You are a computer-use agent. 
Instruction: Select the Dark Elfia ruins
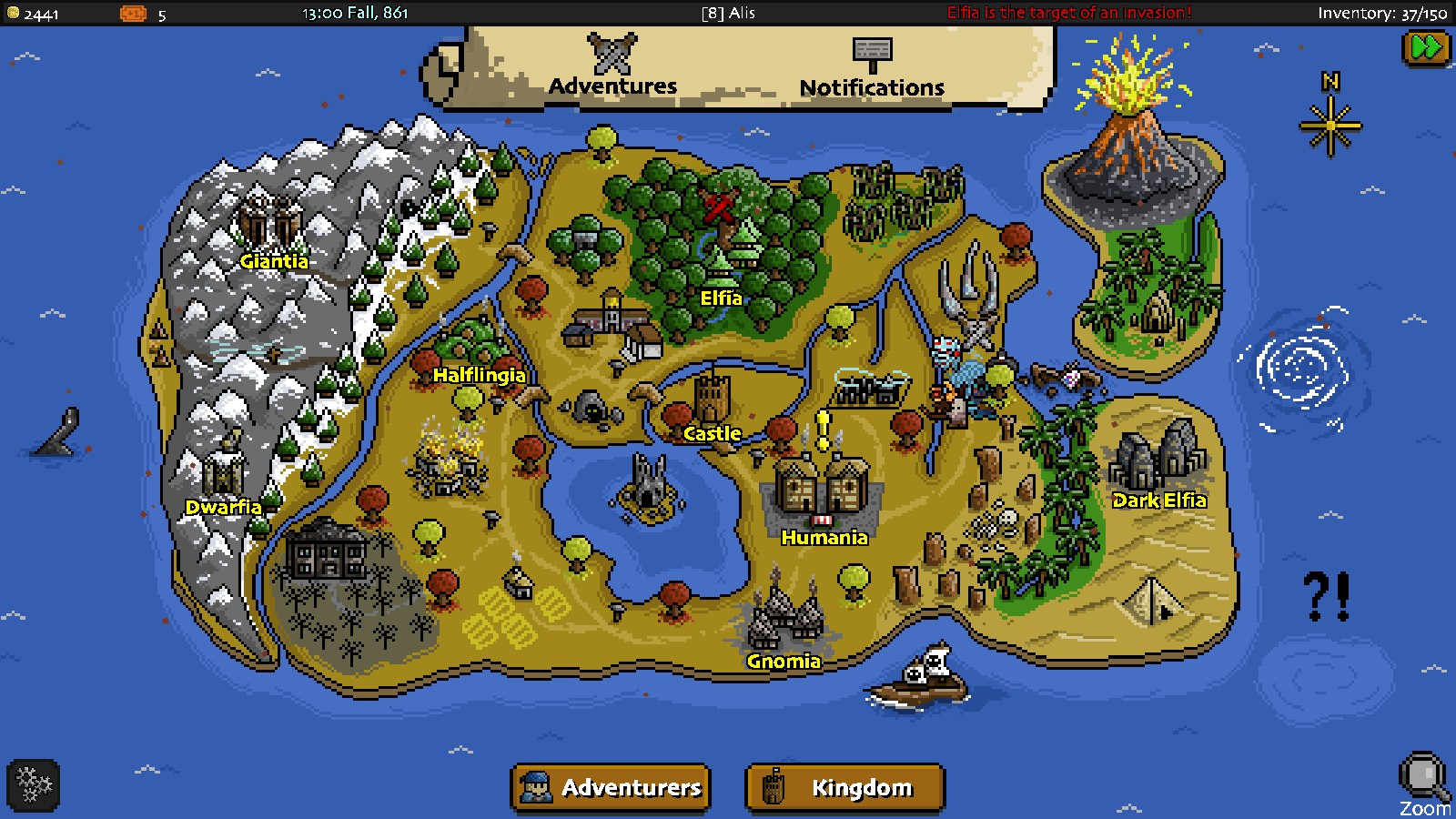(1156, 460)
